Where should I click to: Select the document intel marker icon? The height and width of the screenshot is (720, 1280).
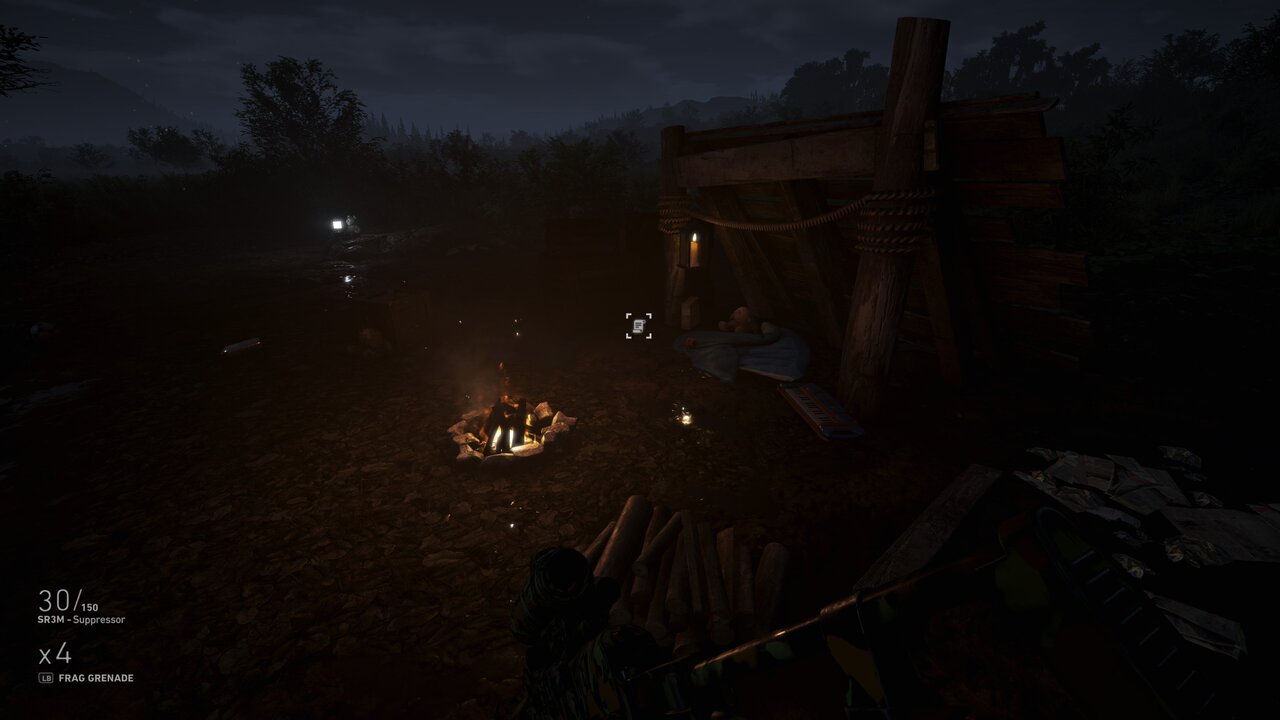(639, 325)
